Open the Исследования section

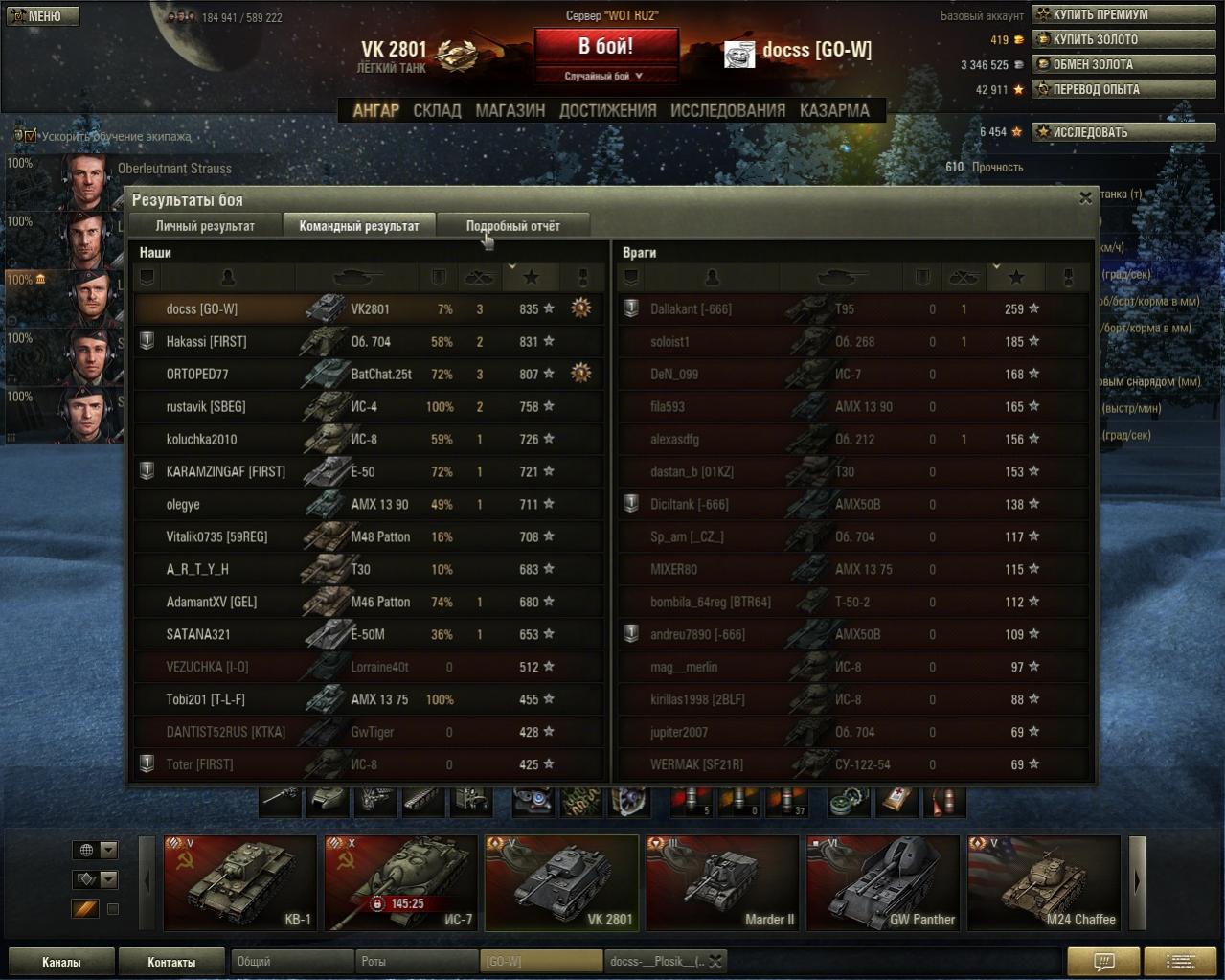tap(727, 110)
